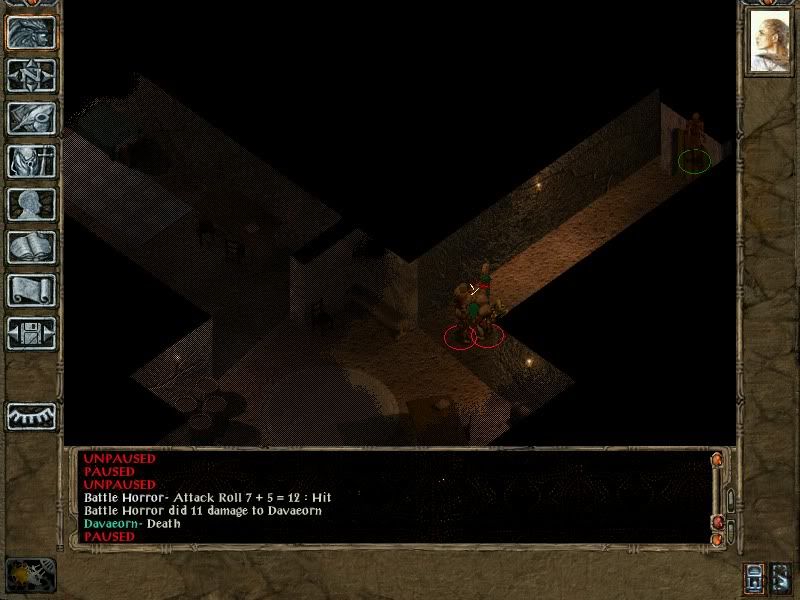Toggle party AI button

pos(781,577)
